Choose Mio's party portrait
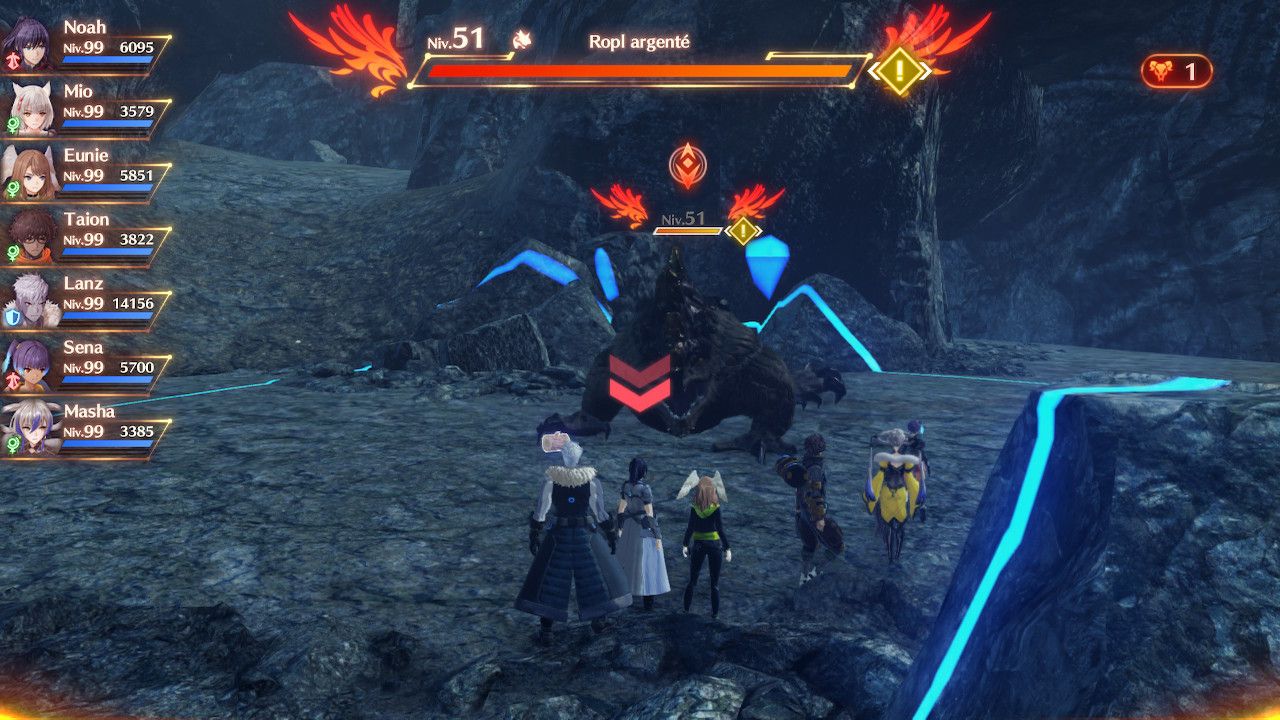Viewport: 1280px width, 720px height. pyautogui.click(x=30, y=106)
